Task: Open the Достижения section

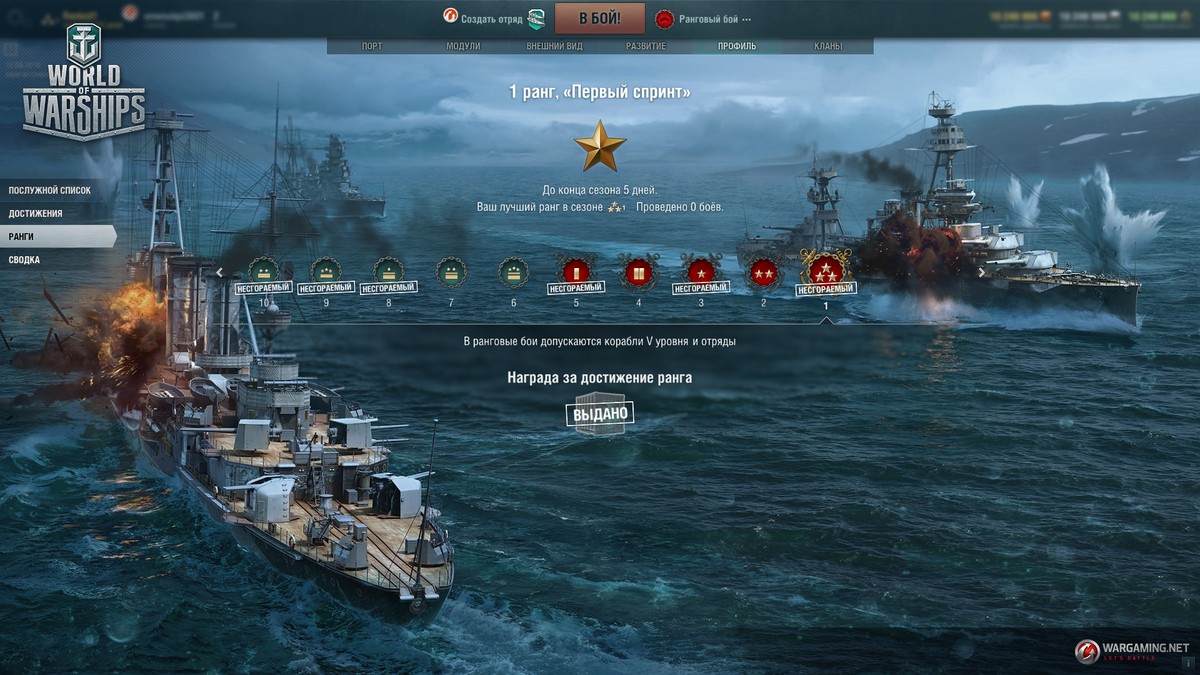Action: coord(36,213)
